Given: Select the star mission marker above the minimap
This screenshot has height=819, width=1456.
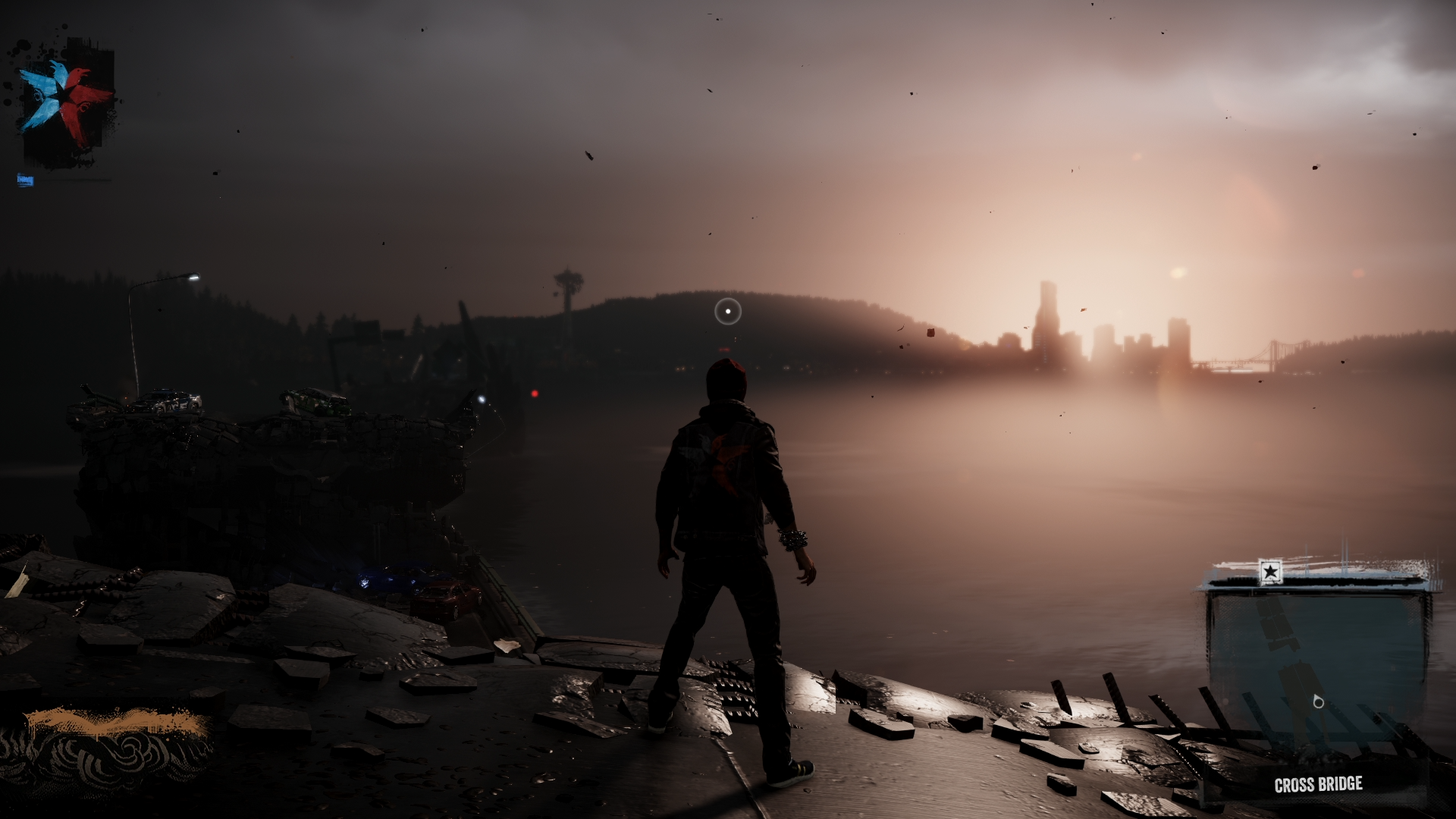Looking at the screenshot, I should pyautogui.click(x=1269, y=571).
